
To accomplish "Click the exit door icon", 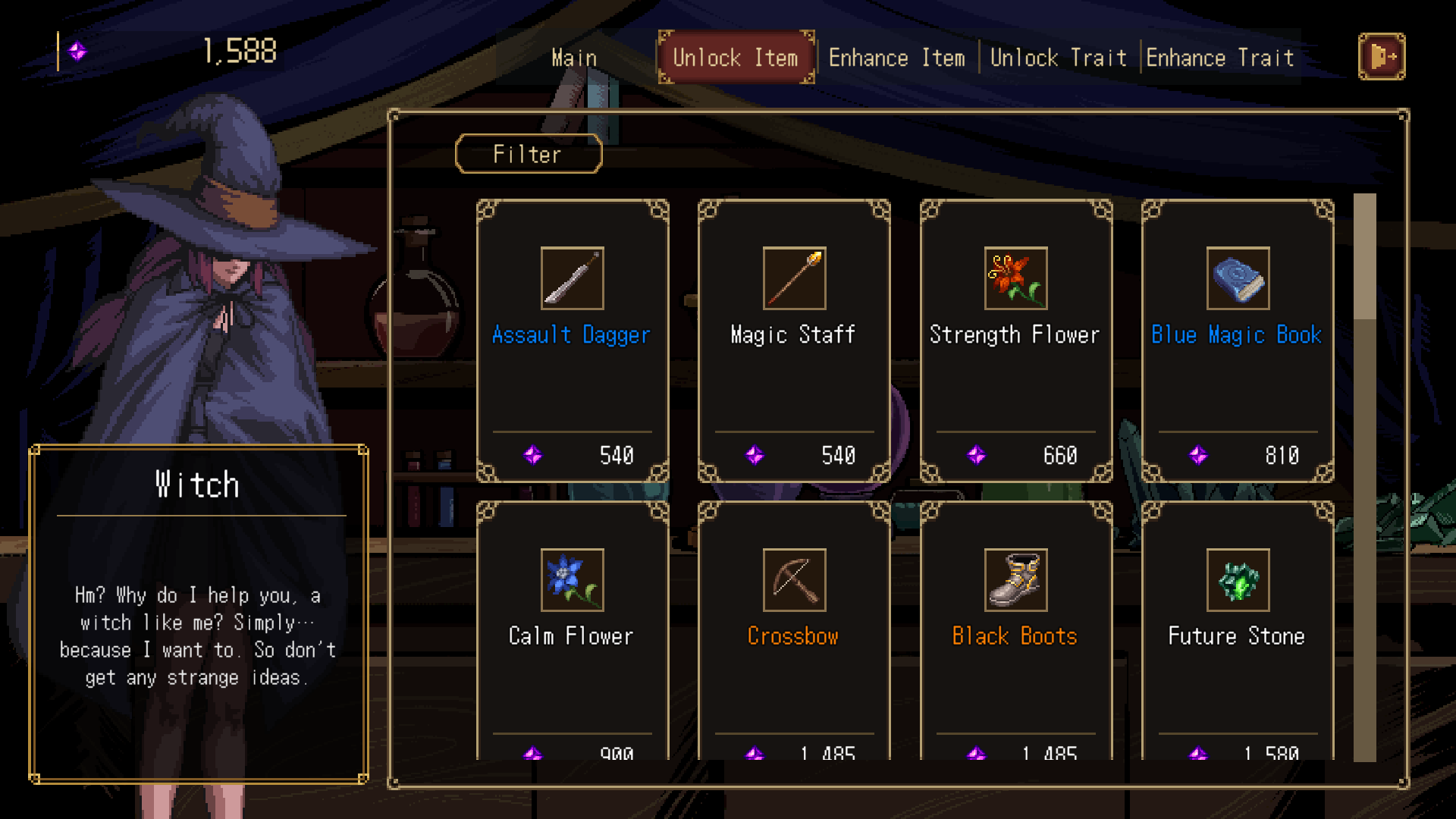I will point(1382,56).
